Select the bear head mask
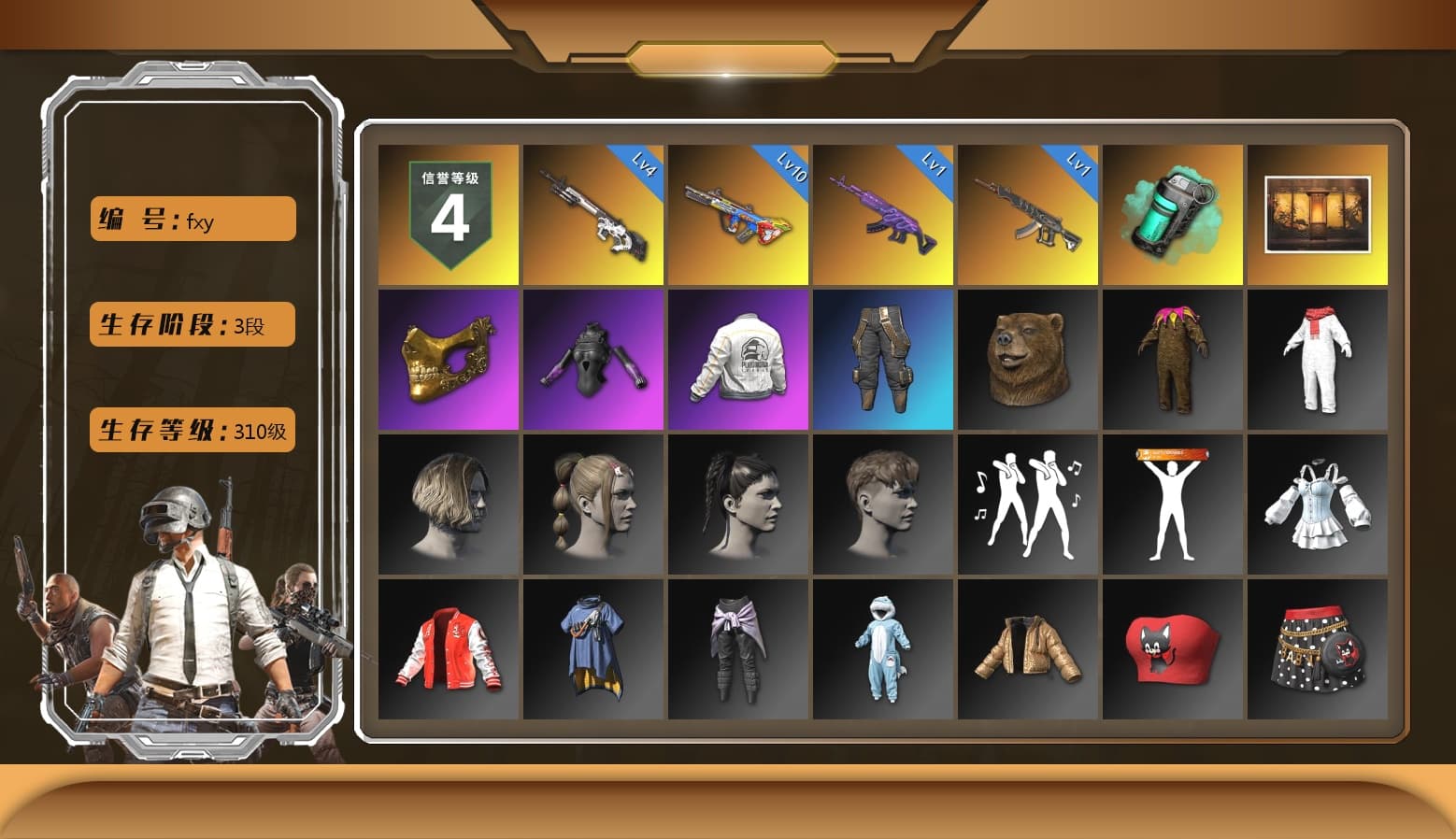 tap(1028, 360)
